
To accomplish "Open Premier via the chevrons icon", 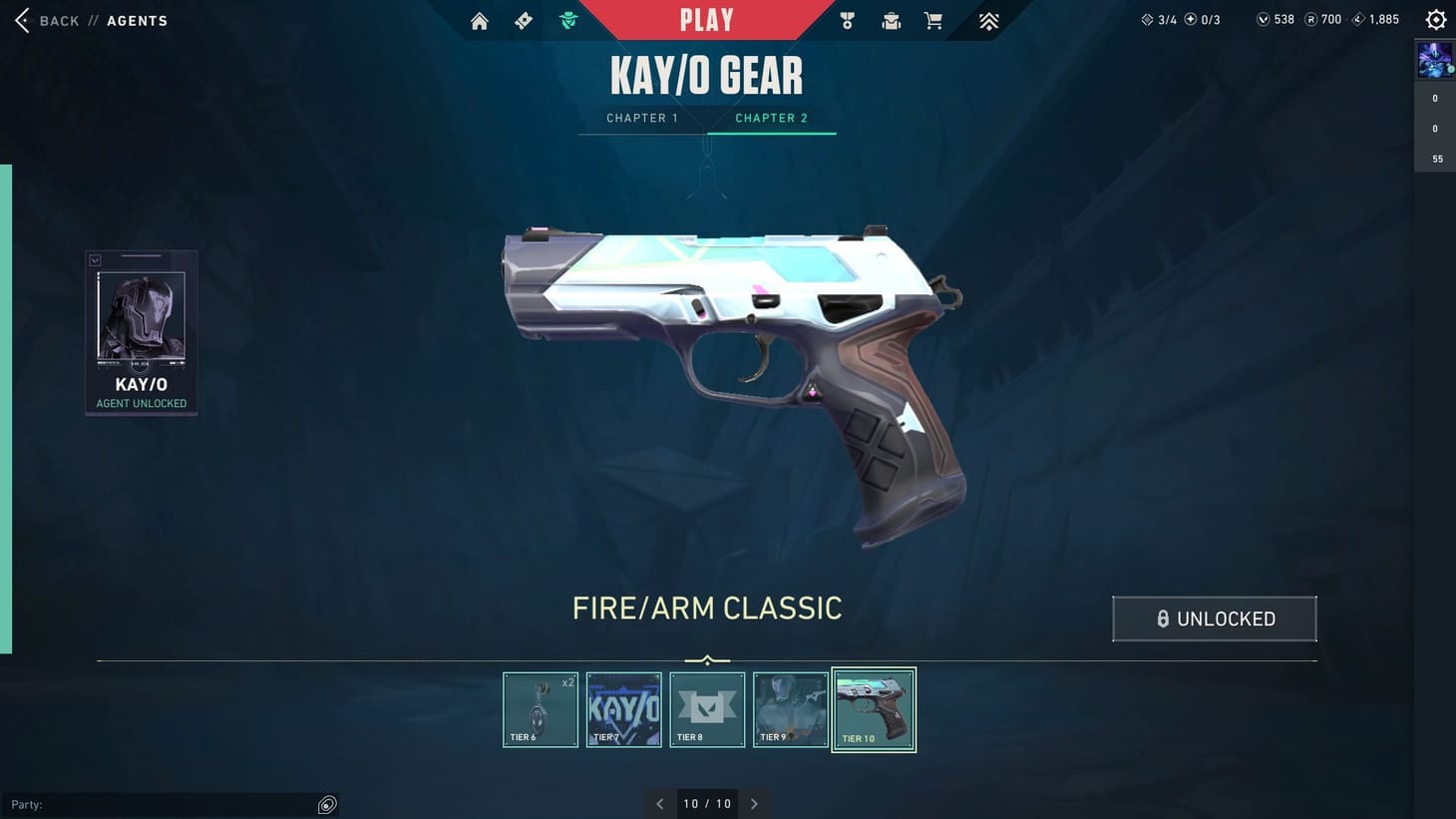I will (x=987, y=20).
